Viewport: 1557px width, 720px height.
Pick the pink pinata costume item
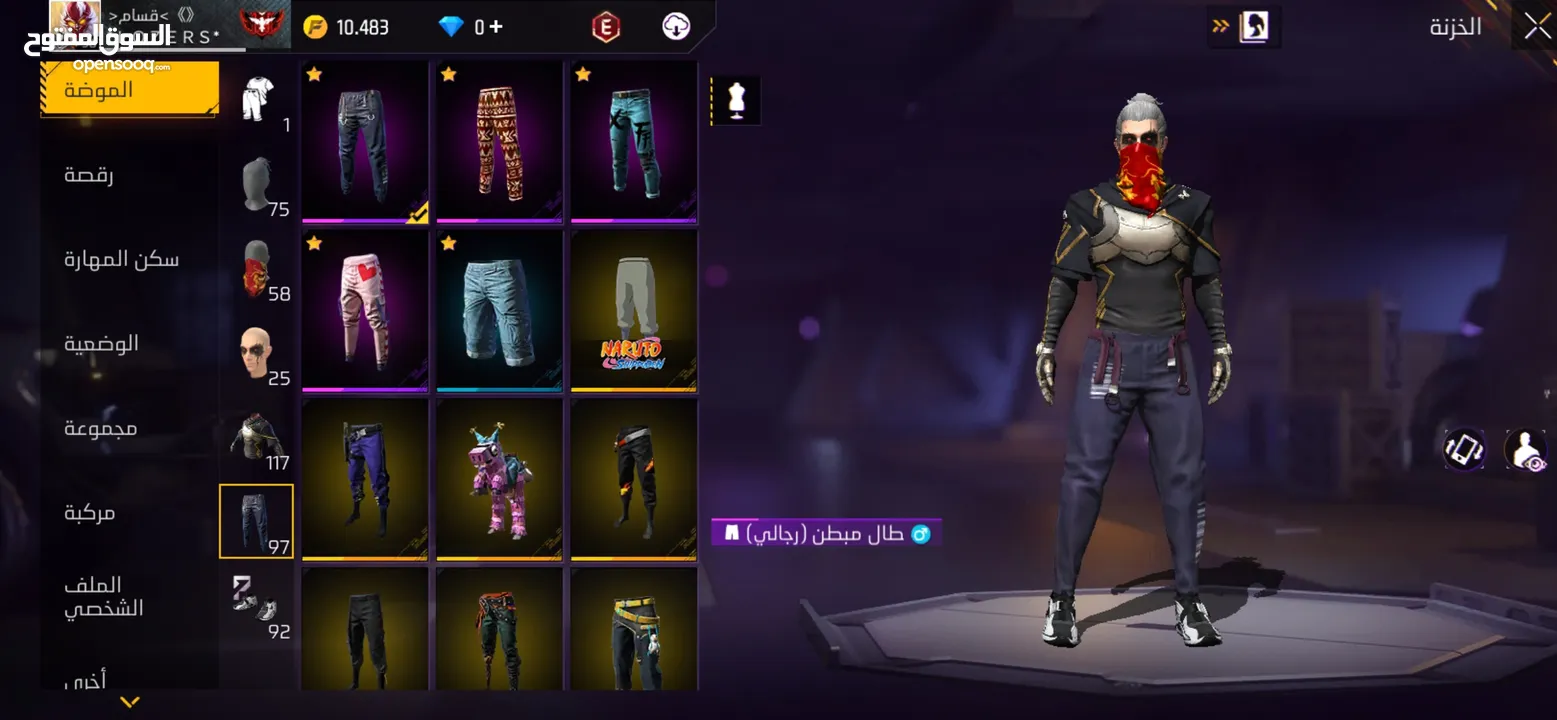click(x=499, y=479)
